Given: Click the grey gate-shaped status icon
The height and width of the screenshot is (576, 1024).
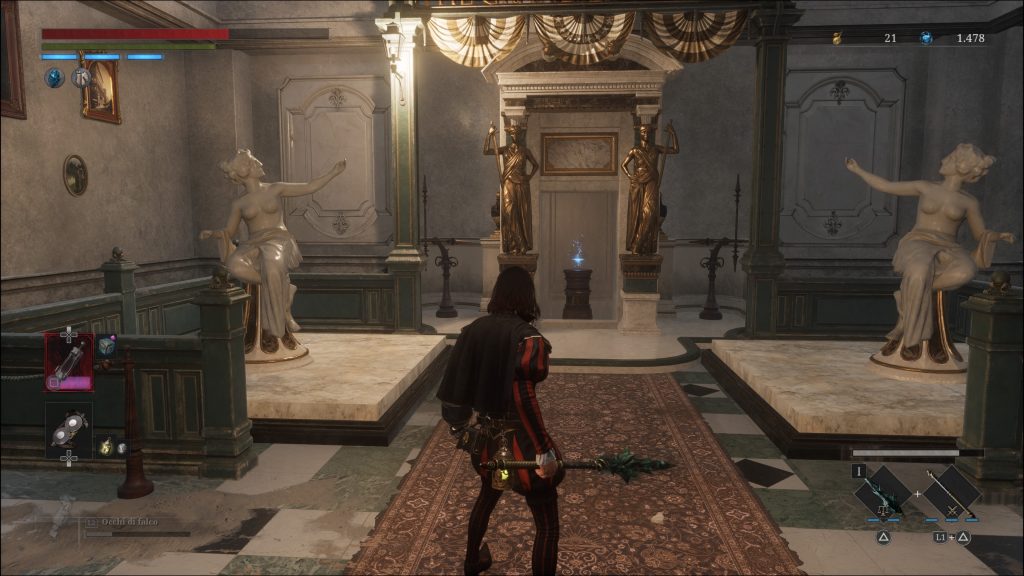Looking at the screenshot, I should pos(81,76).
